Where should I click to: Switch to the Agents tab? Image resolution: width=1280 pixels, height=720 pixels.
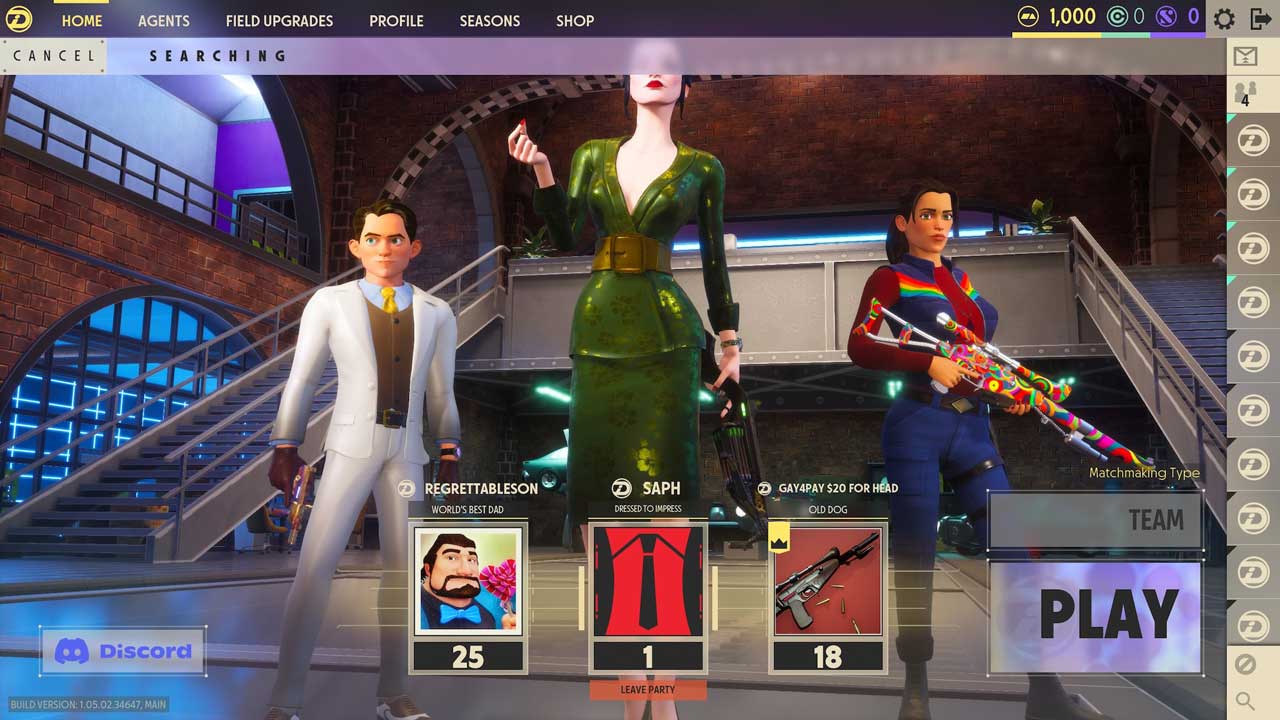click(164, 20)
